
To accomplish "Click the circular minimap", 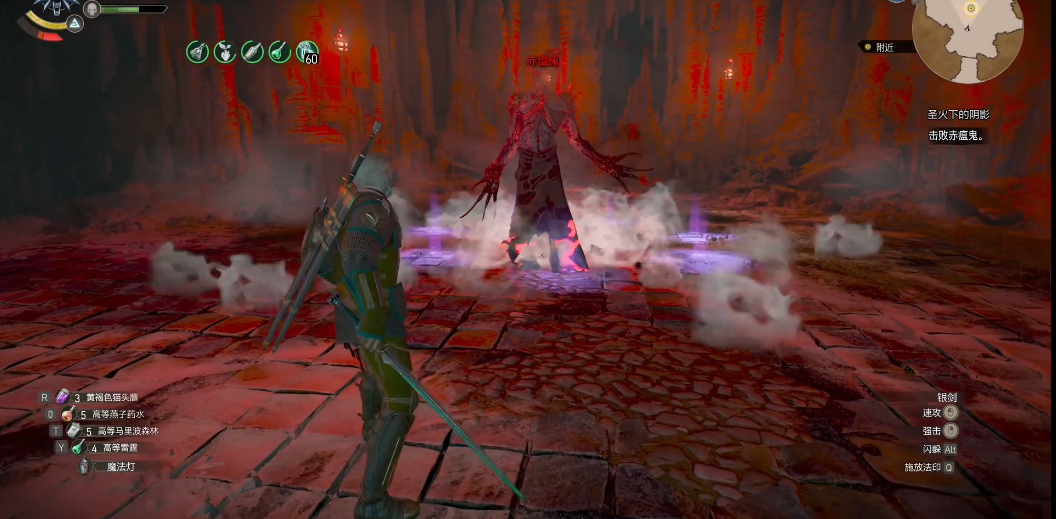I will coord(967,38).
